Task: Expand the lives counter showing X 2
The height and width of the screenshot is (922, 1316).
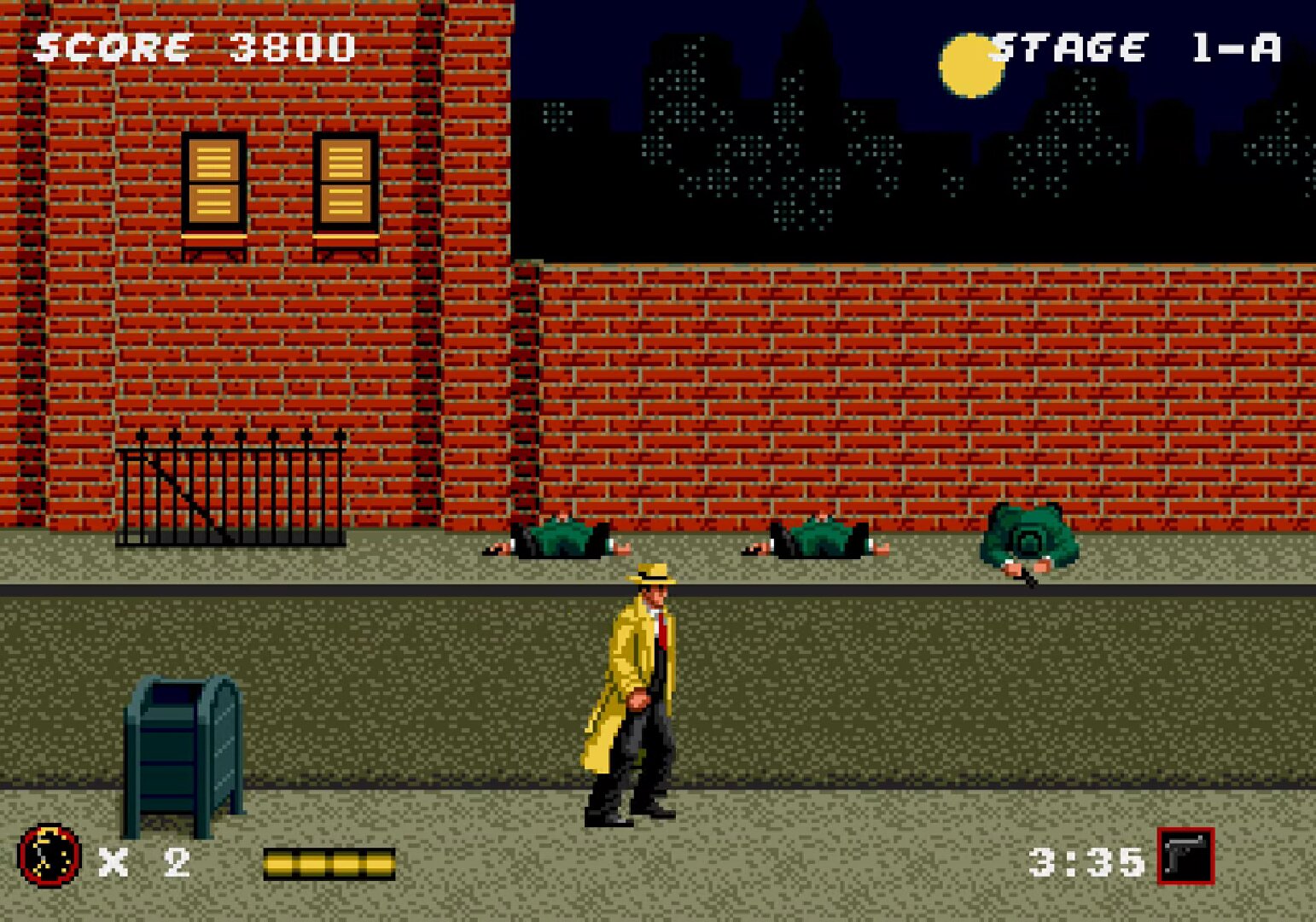Action: (x=145, y=864)
